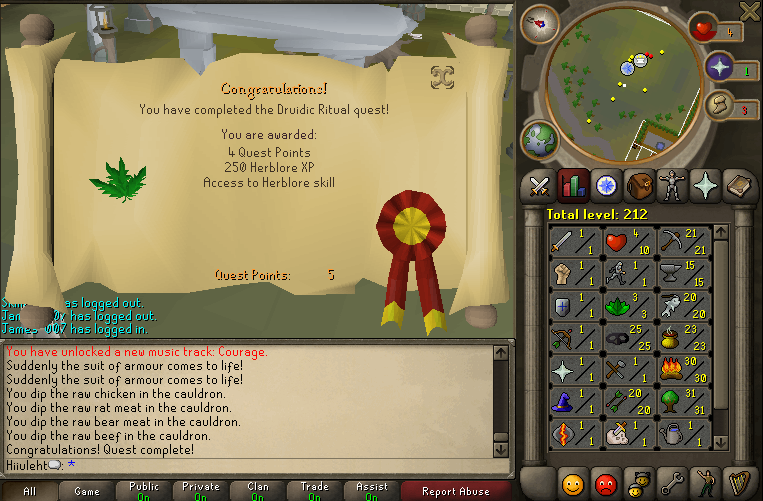This screenshot has height=501, width=763.
Task: Switch chat filter to Game messages
Action: tap(87, 490)
